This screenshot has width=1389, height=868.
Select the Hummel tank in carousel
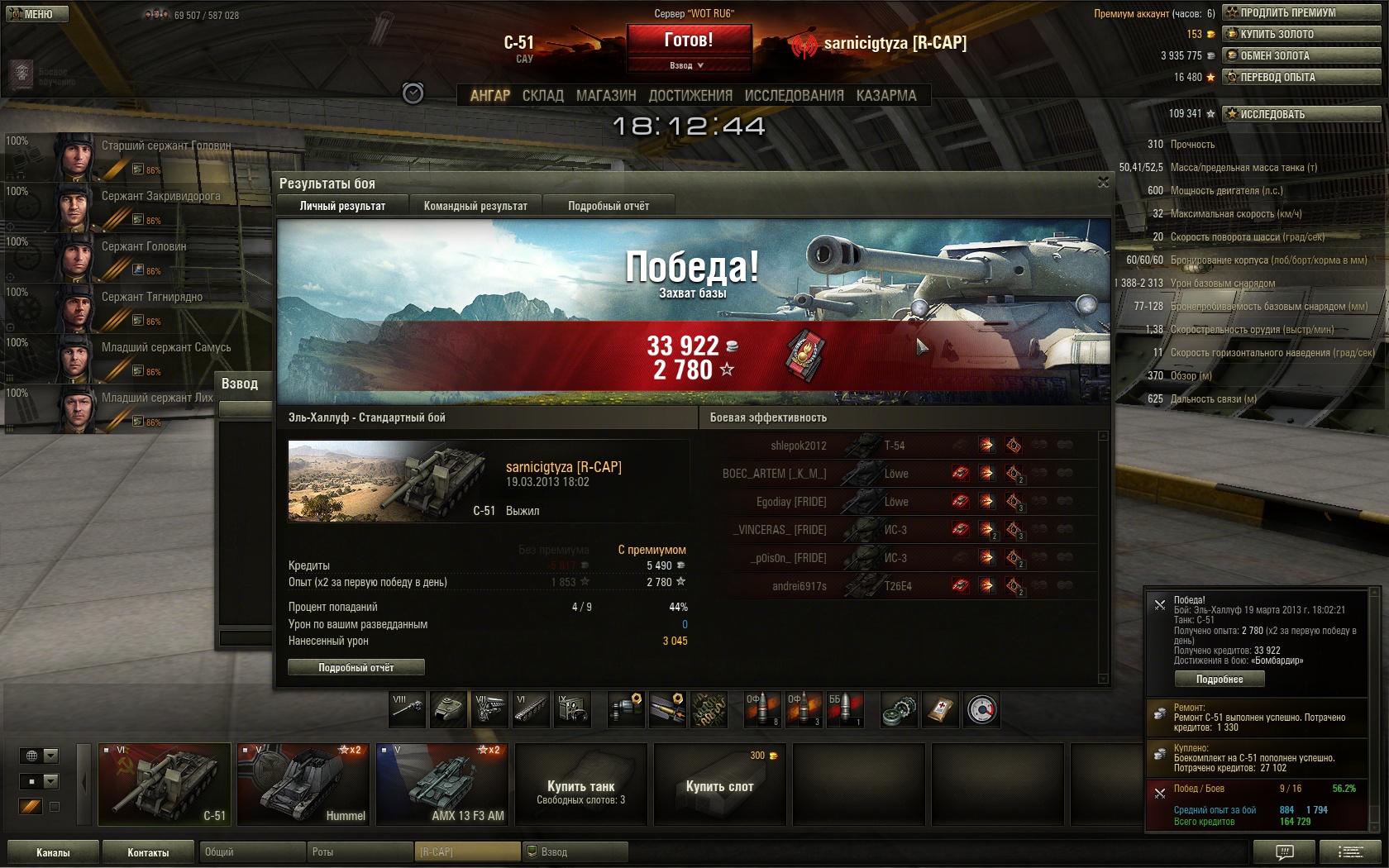point(303,785)
